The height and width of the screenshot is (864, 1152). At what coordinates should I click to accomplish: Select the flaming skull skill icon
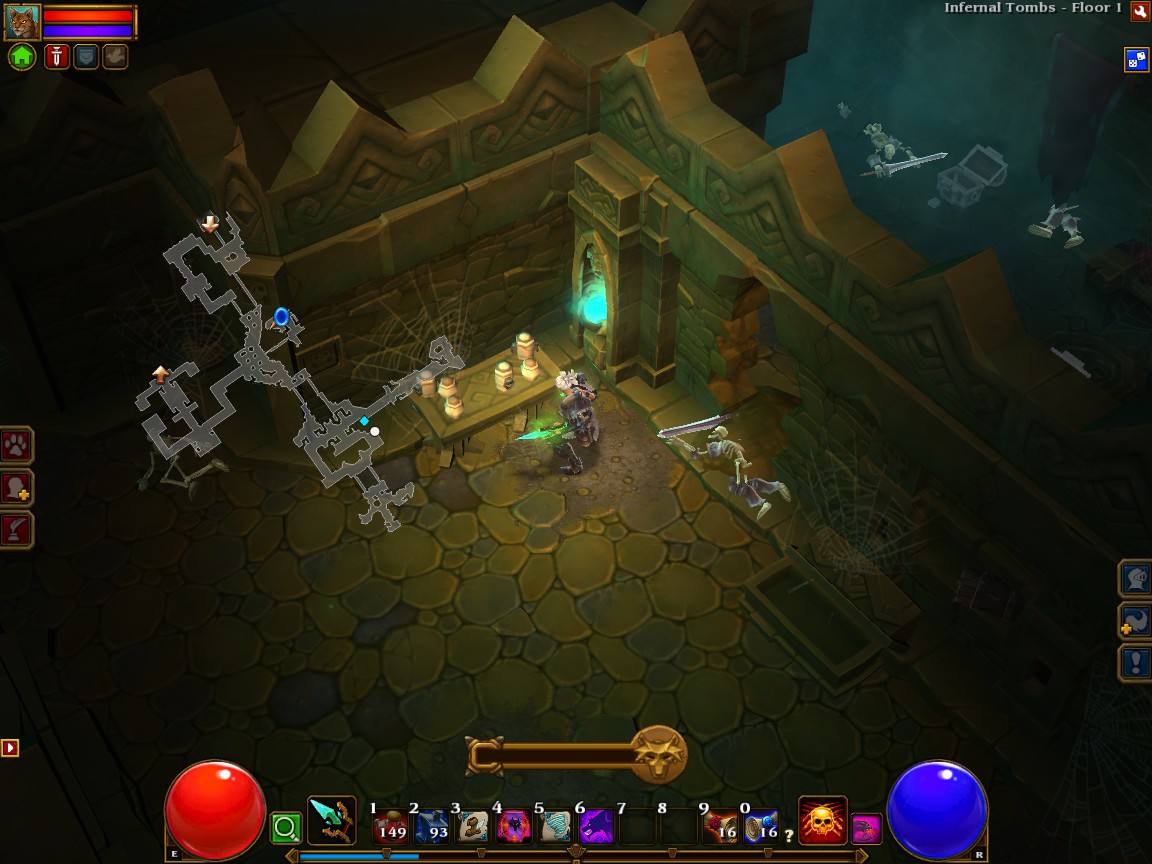click(822, 820)
